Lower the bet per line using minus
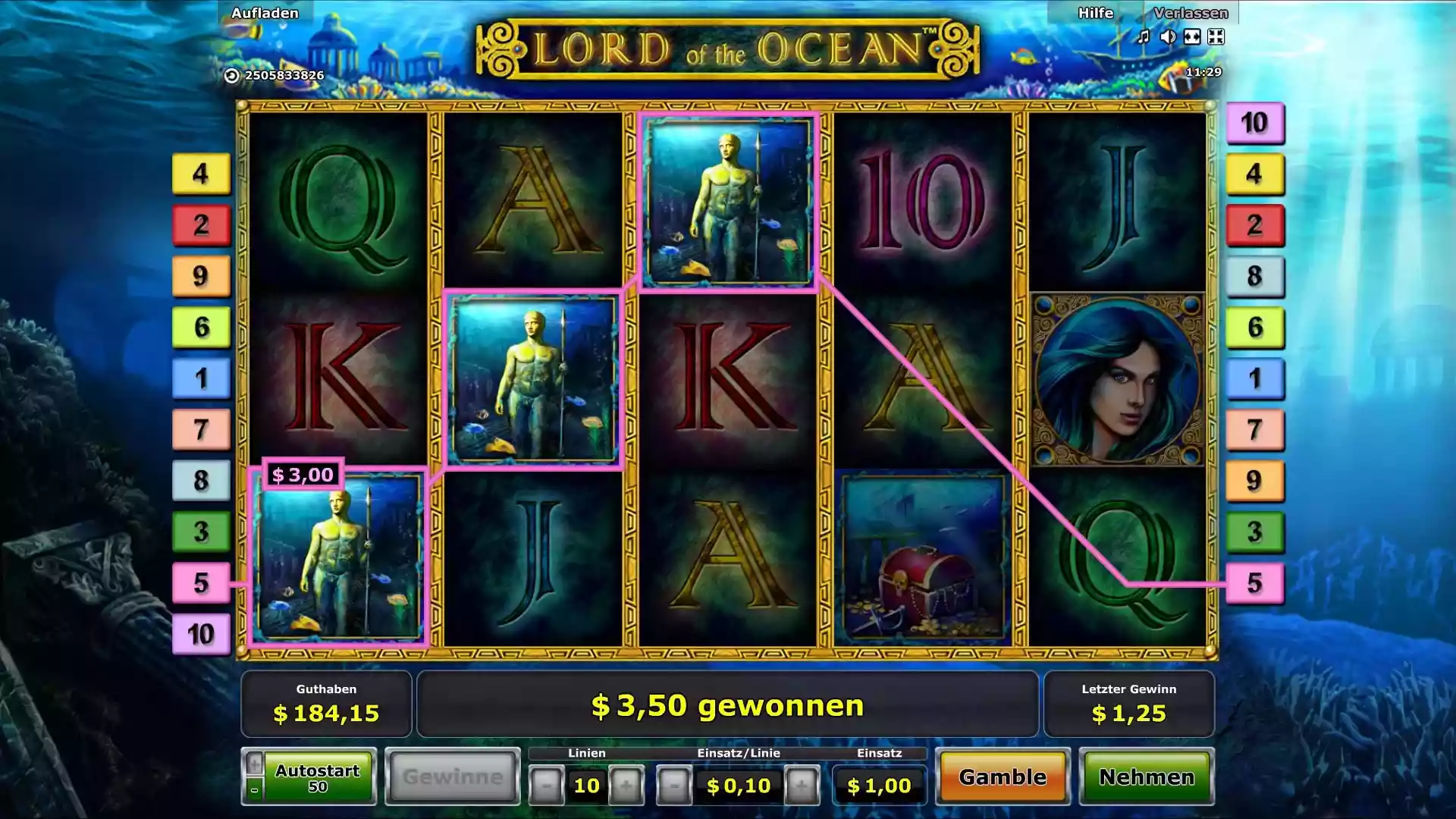Screen dimensions: 1456x819 674,786
